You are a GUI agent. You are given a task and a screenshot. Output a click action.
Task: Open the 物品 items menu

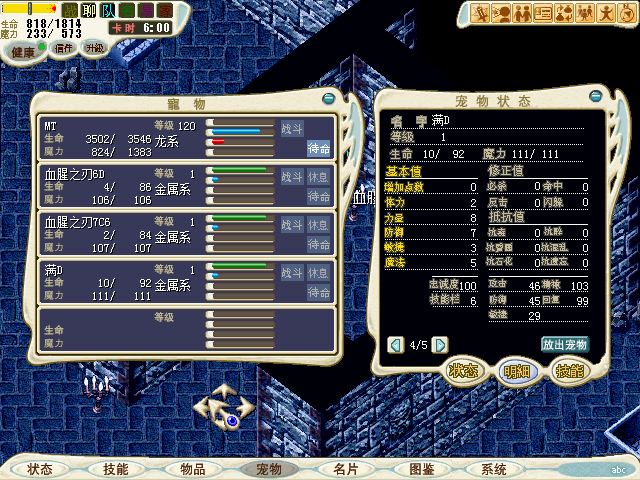[192, 469]
